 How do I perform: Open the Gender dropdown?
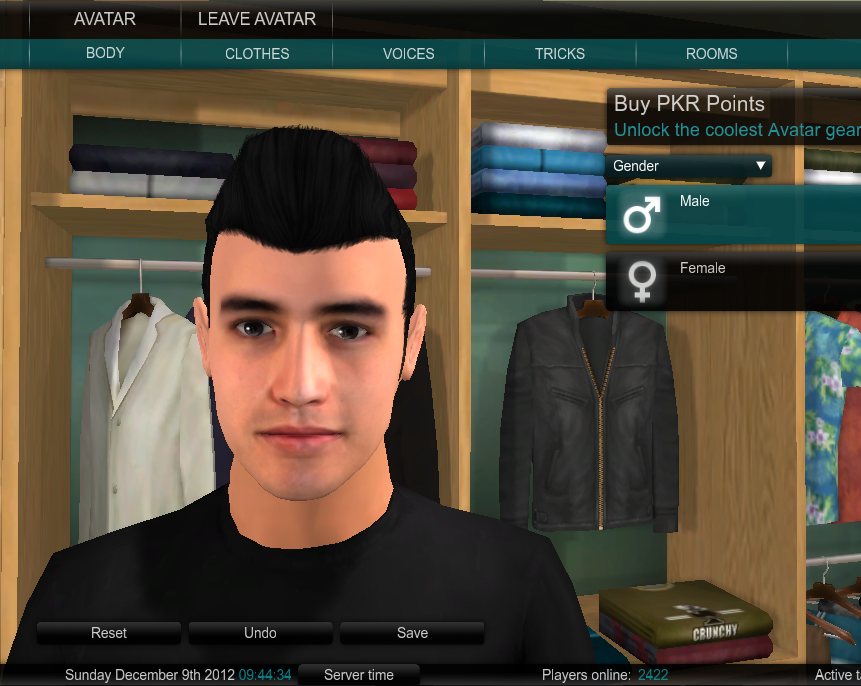point(688,166)
